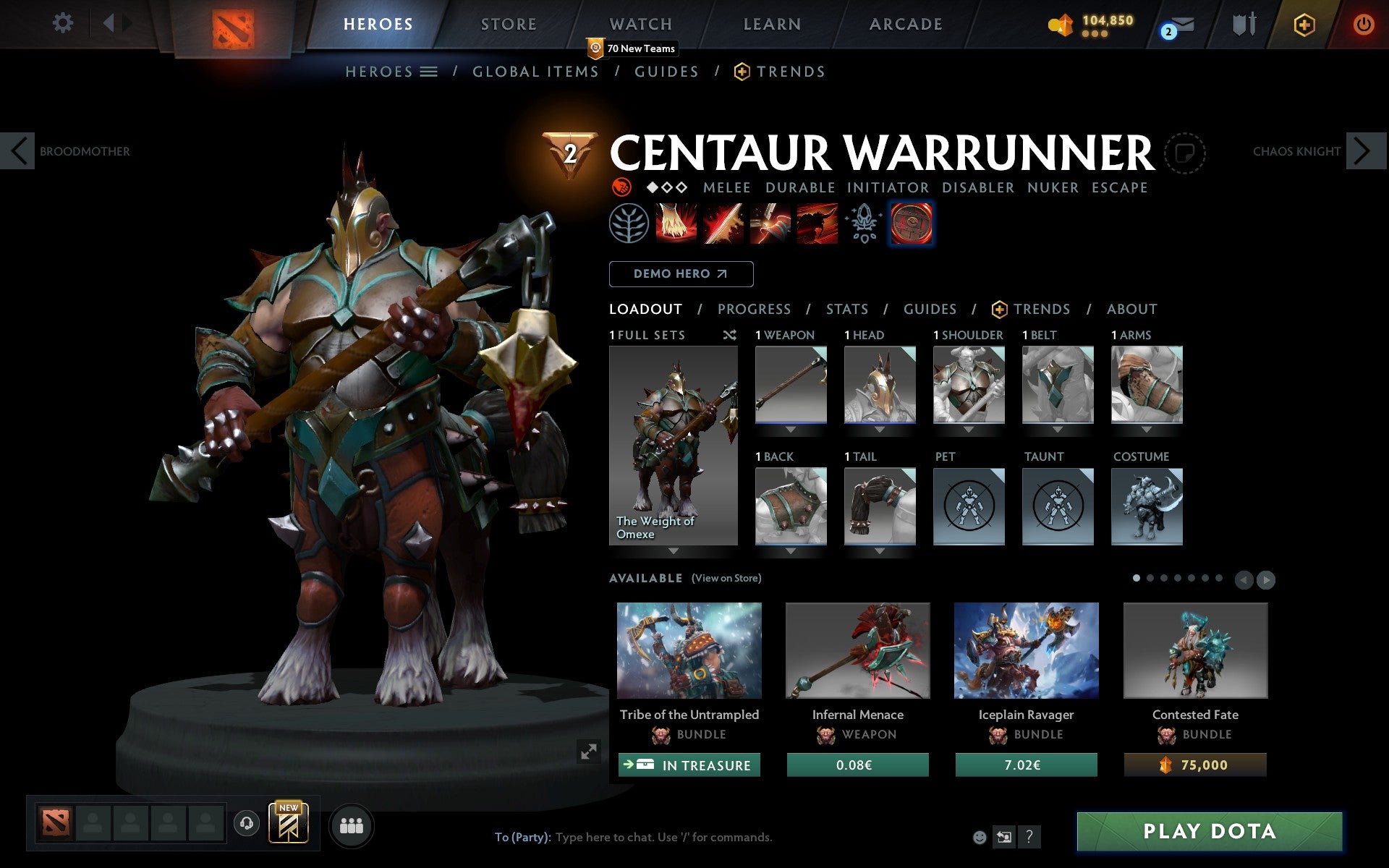Open the Demo Hero mode
The image size is (1389, 868).
coord(681,274)
